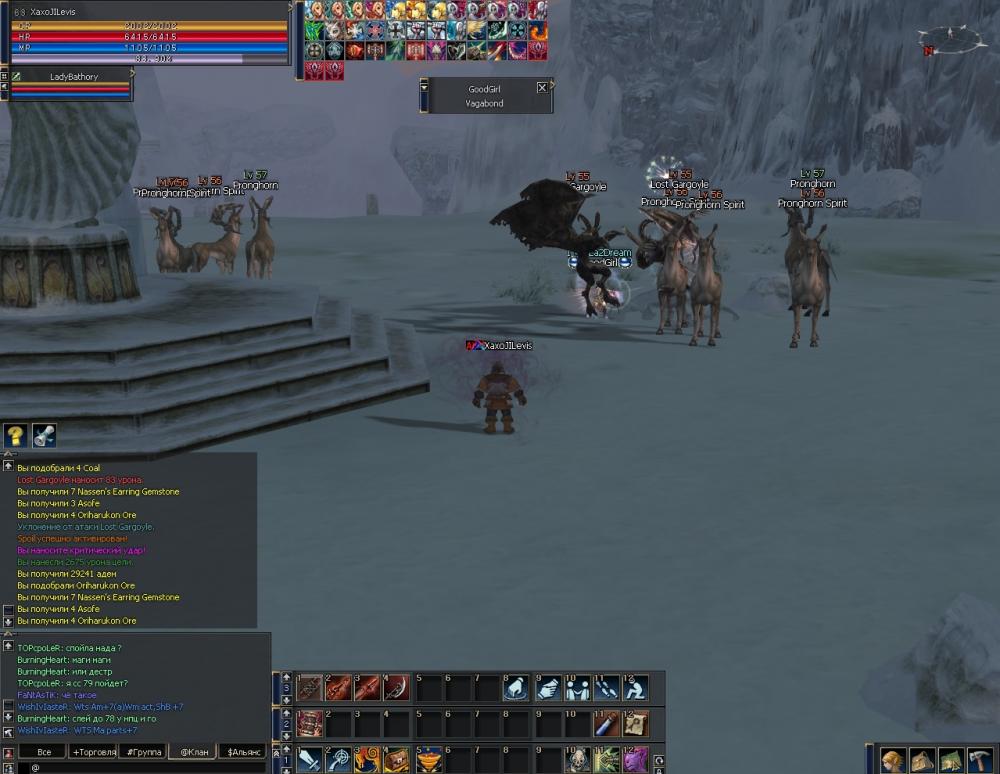This screenshot has height=774, width=1000.
Task: Open the character status head icon
Action: 893,760
